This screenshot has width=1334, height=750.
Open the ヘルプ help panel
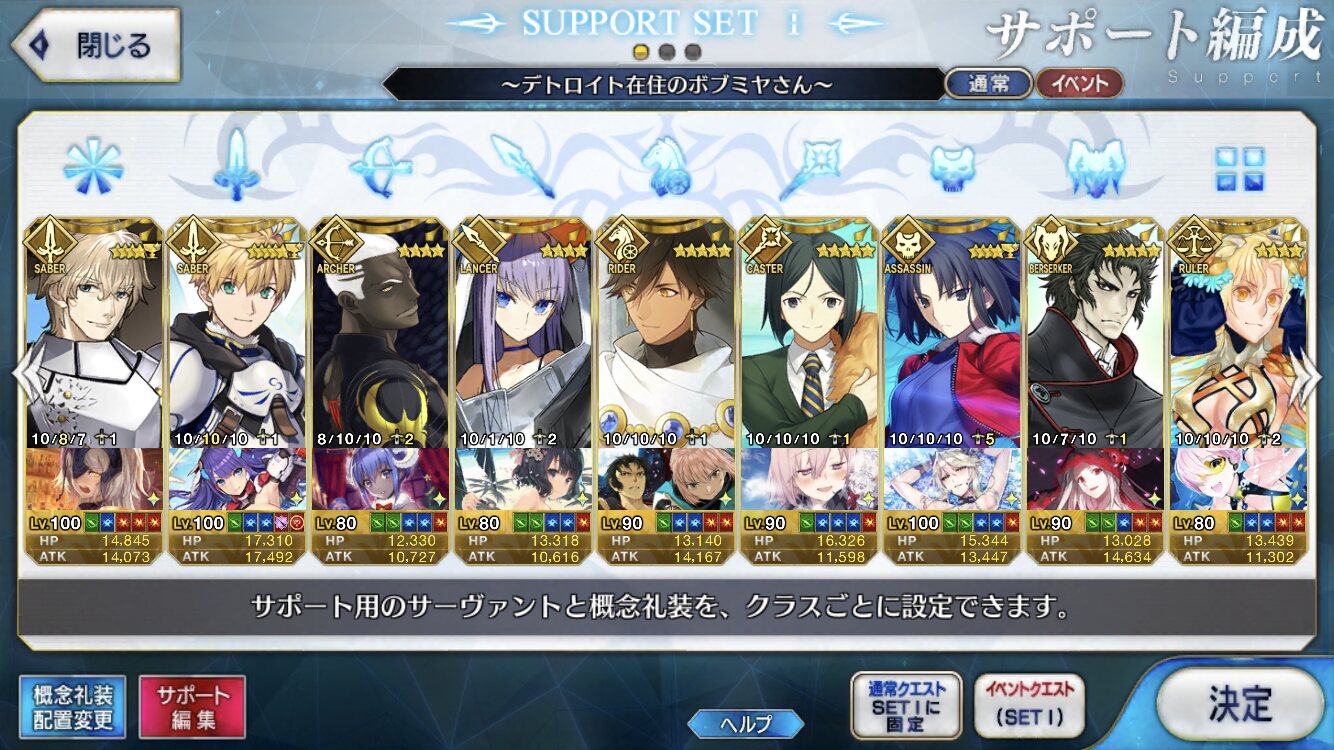(745, 723)
